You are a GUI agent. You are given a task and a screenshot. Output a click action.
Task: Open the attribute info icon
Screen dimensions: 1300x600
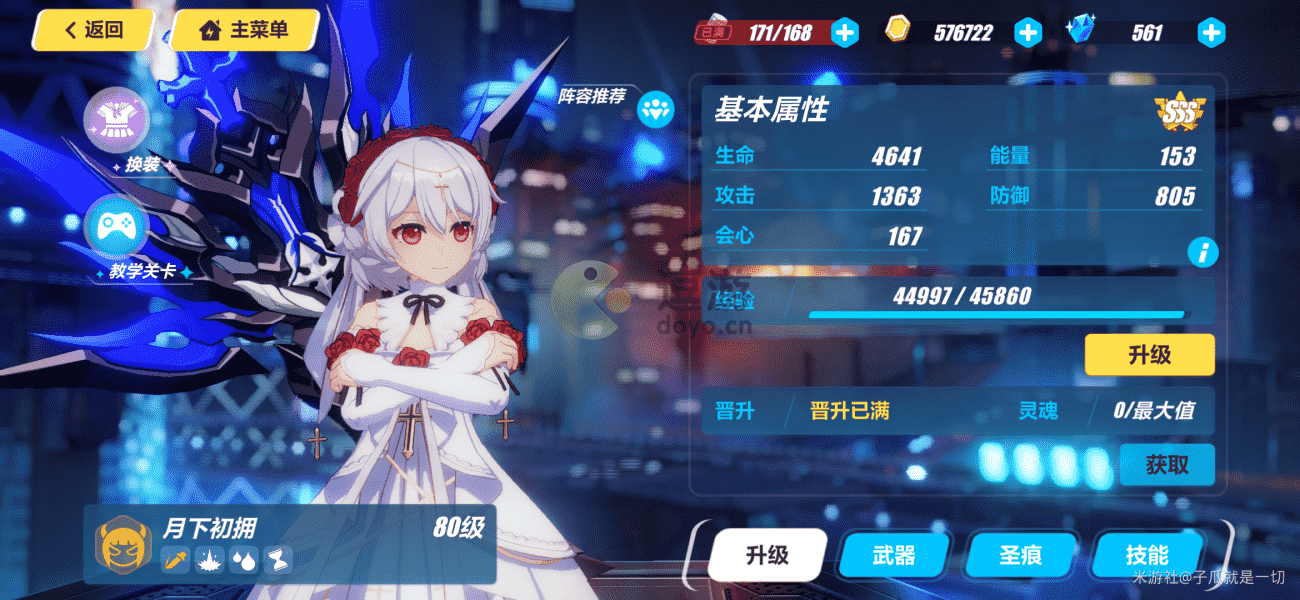[1202, 252]
